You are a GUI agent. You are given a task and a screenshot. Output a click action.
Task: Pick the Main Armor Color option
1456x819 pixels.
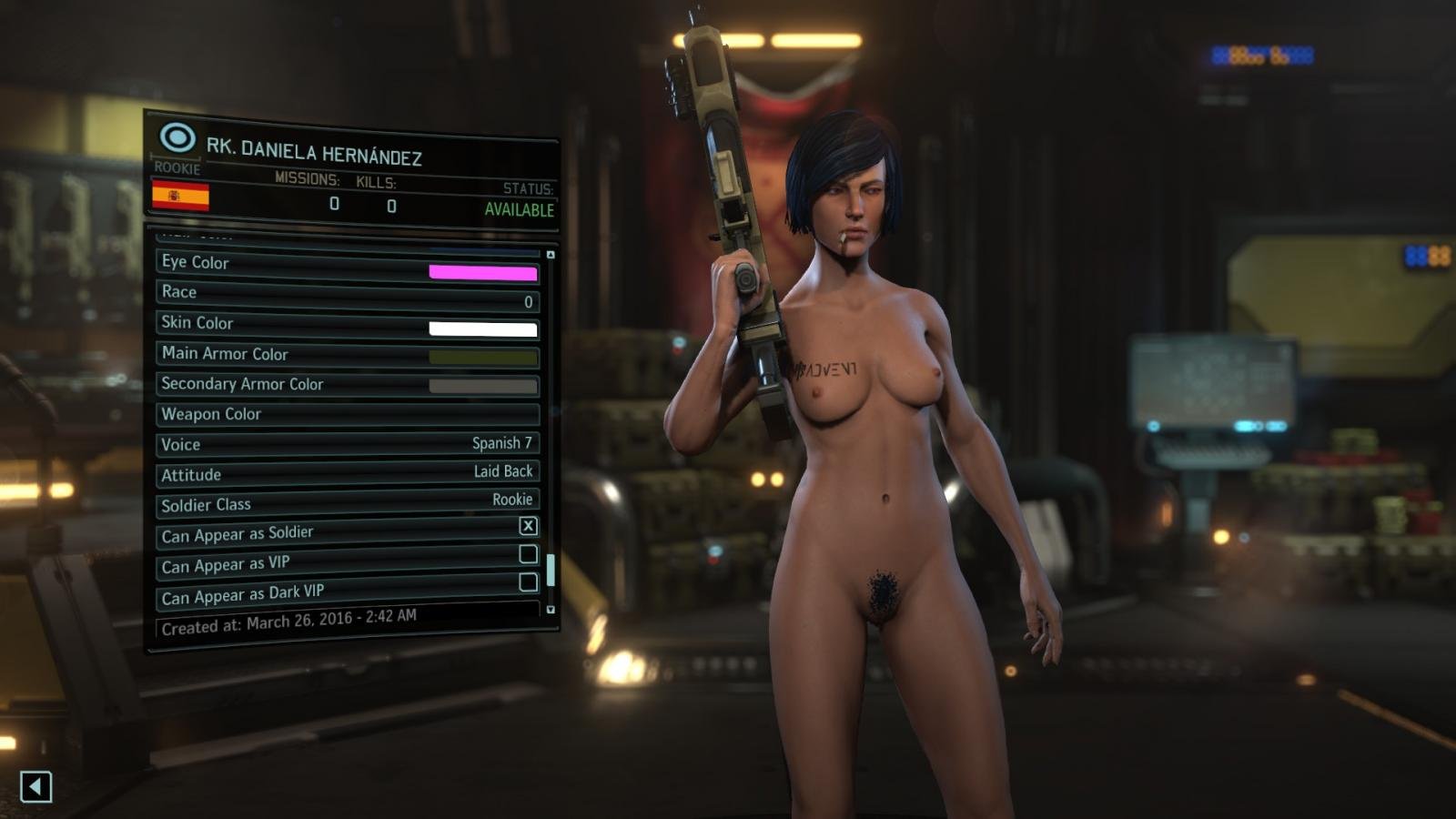click(348, 355)
